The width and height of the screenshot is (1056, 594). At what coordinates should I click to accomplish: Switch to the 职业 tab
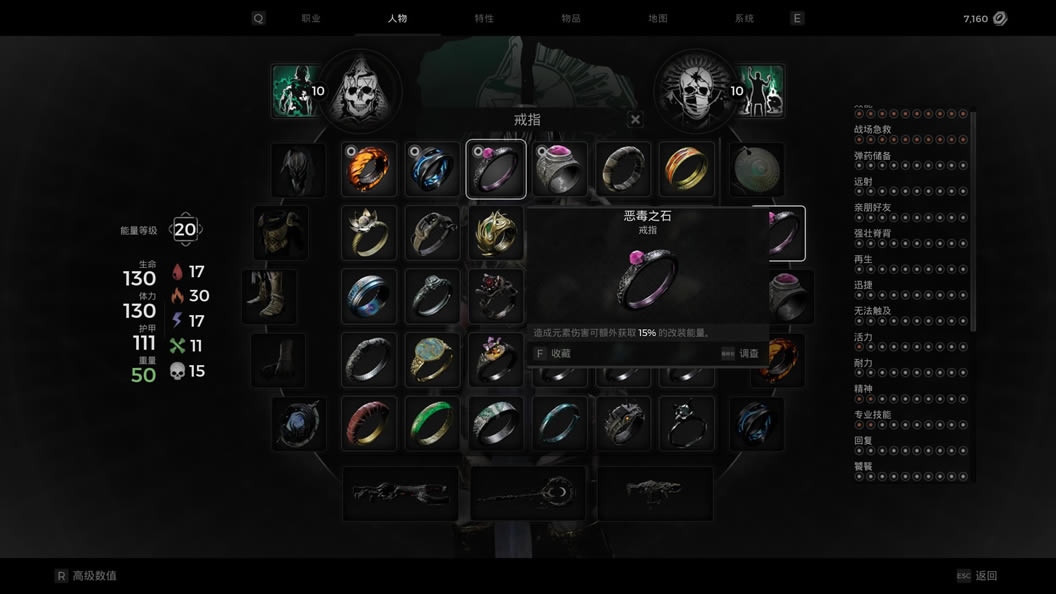311,18
